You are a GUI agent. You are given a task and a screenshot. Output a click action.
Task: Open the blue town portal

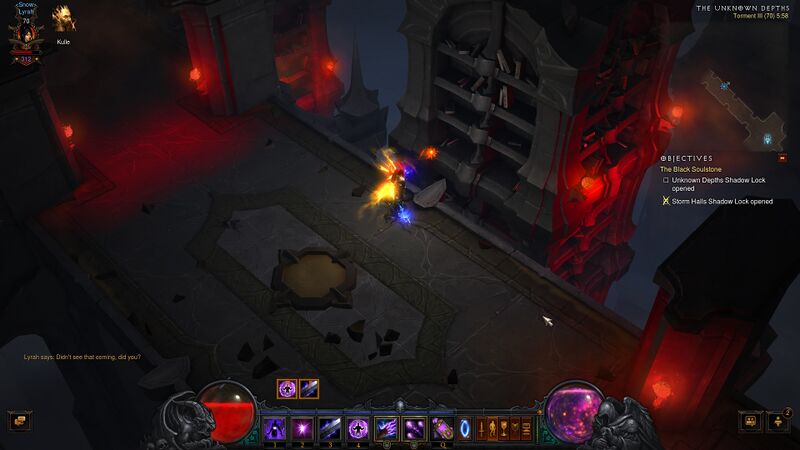(464, 429)
